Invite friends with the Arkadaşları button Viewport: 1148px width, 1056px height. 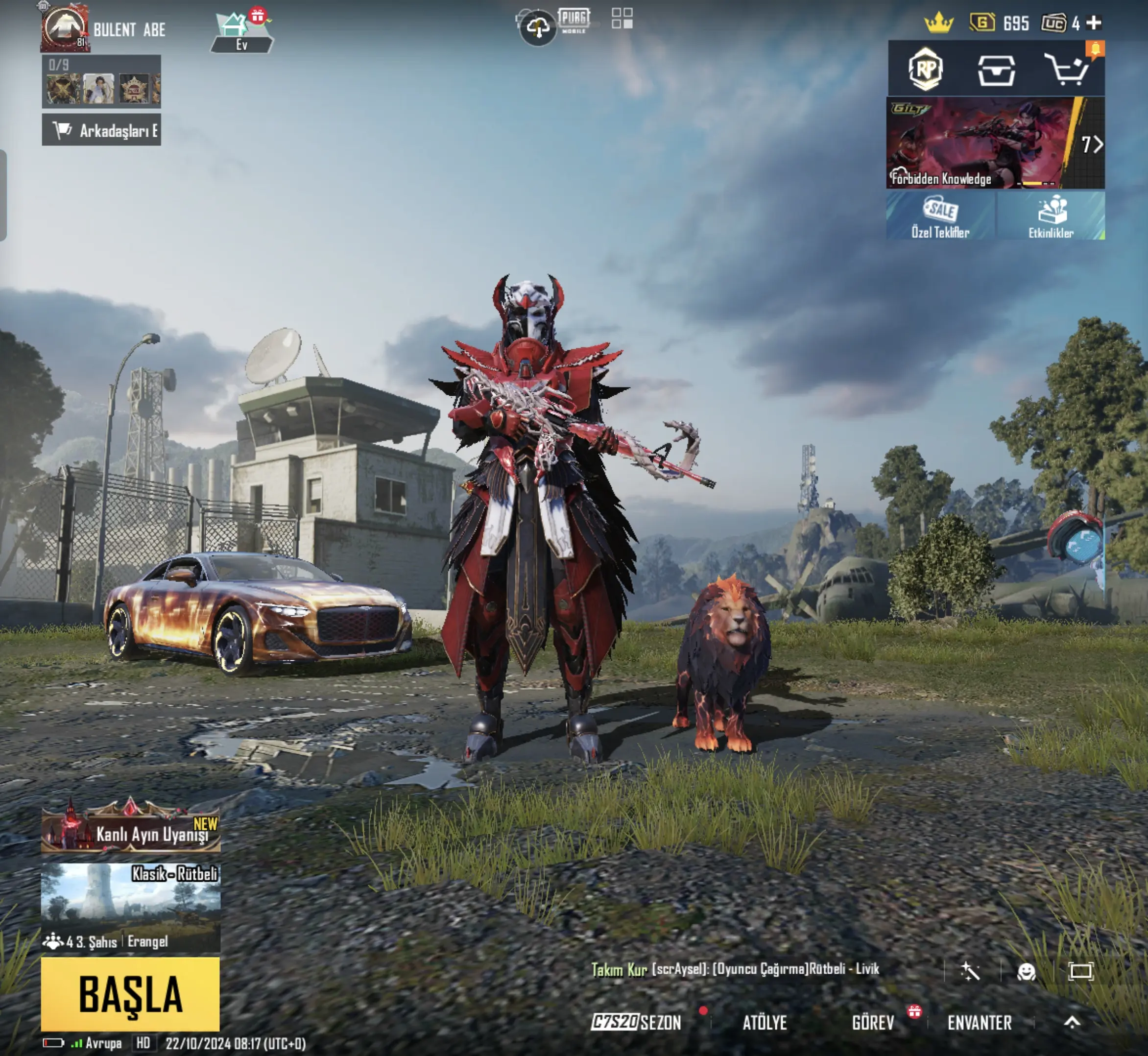click(102, 130)
